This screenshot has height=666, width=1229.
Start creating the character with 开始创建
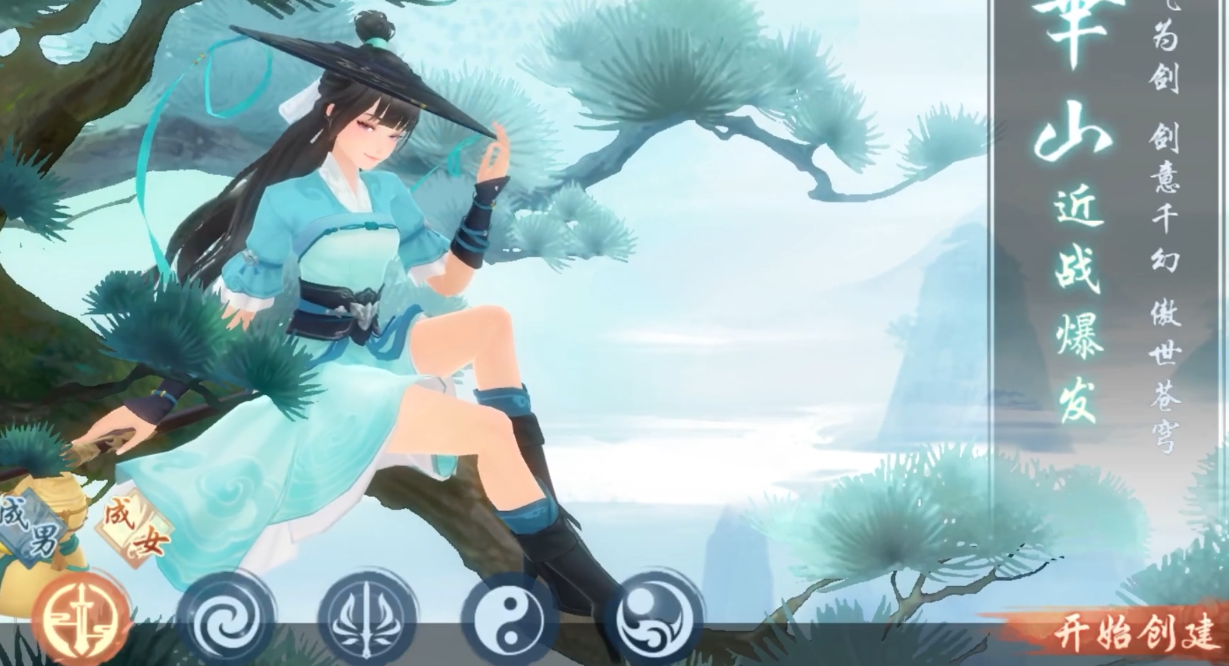1135,634
